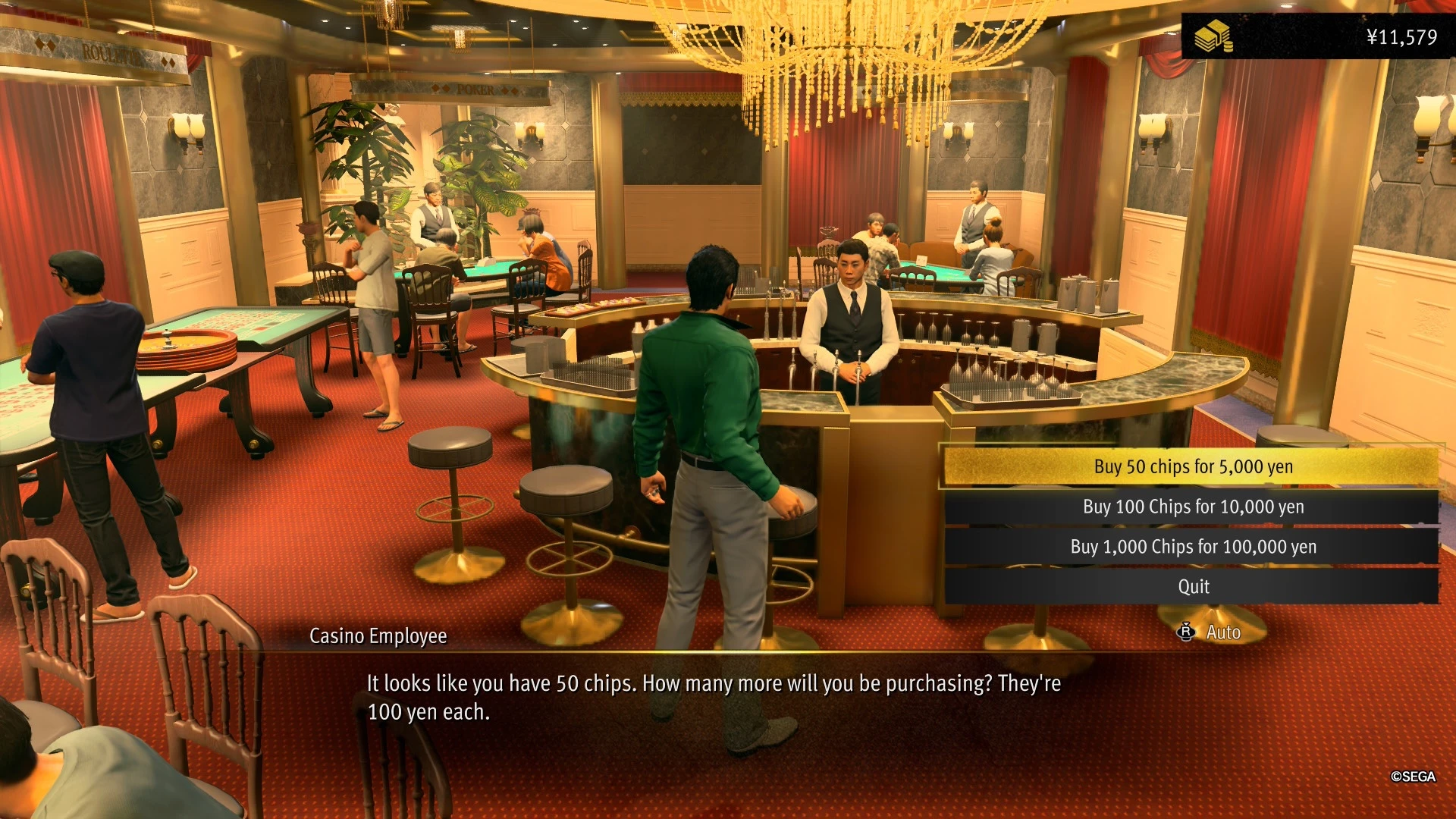Quit the chip purchase menu
This screenshot has width=1456, height=819.
(1192, 587)
